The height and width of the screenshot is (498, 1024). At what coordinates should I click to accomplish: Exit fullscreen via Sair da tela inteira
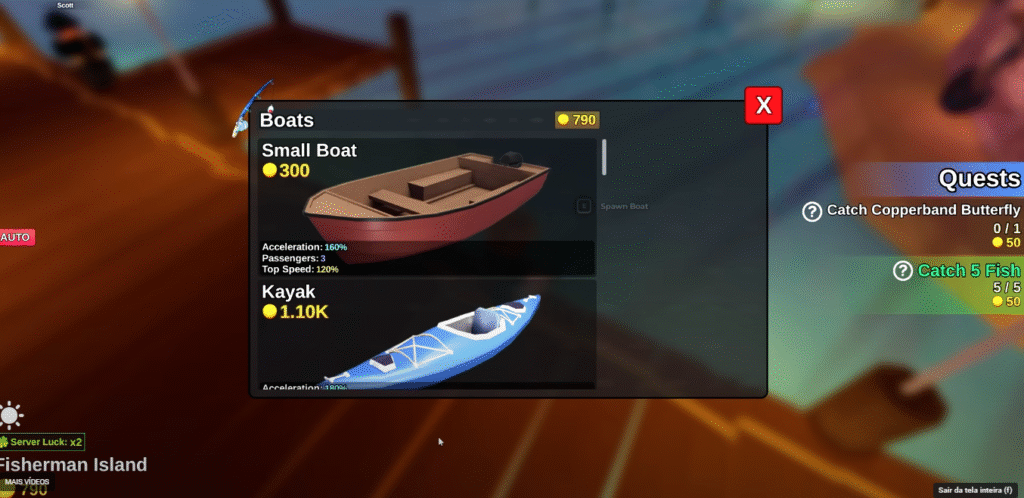click(975, 490)
